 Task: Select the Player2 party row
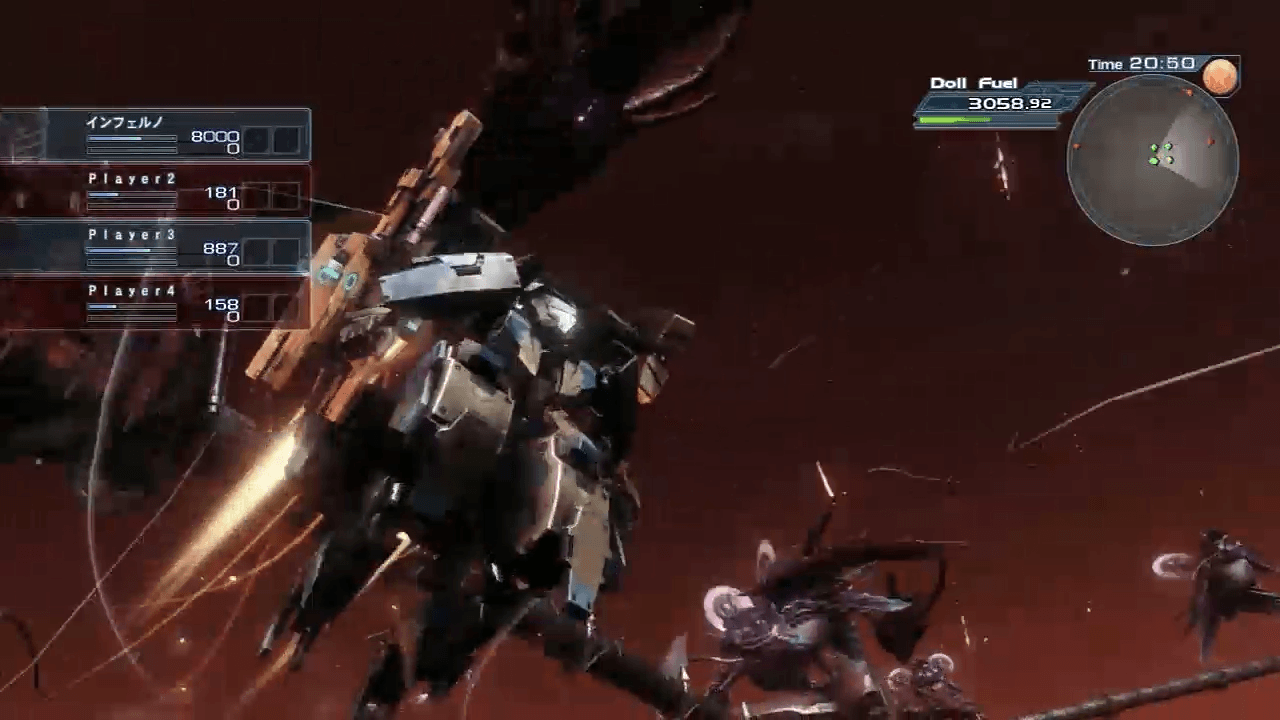(x=155, y=191)
